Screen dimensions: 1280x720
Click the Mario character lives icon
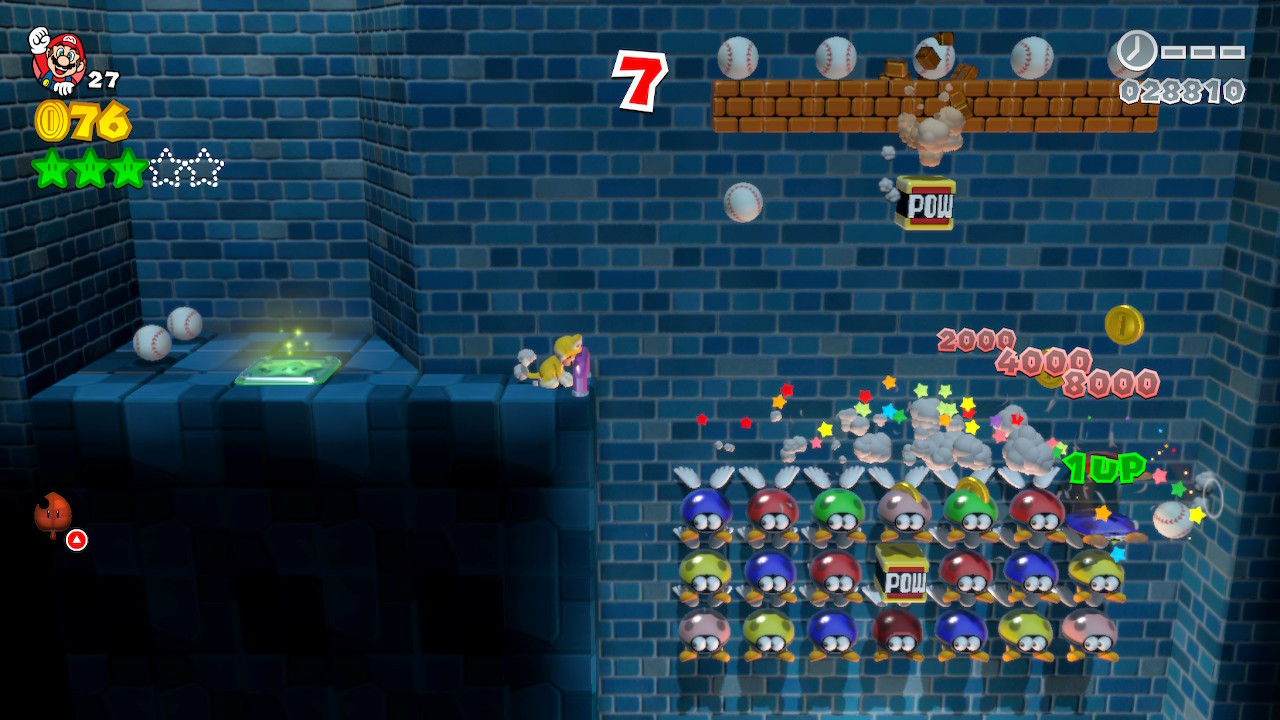tap(56, 58)
